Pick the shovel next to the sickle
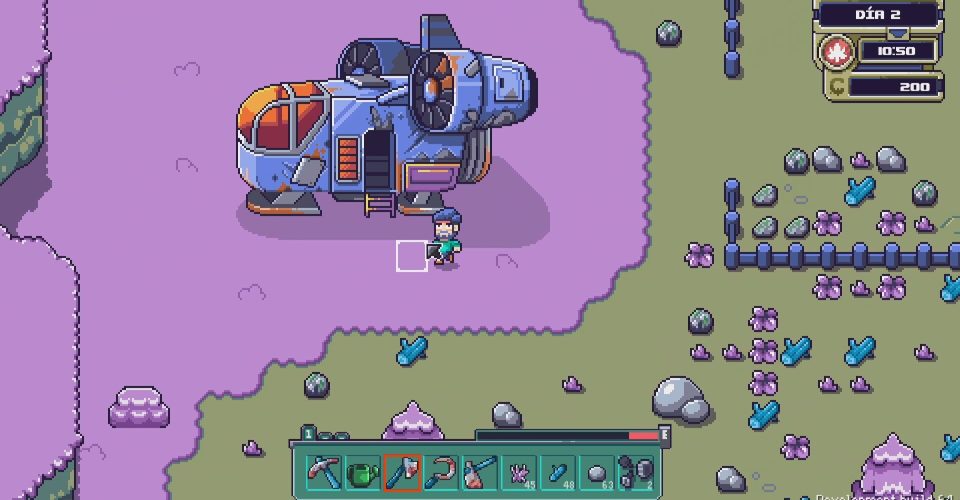The height and width of the screenshot is (500, 960). coord(480,471)
